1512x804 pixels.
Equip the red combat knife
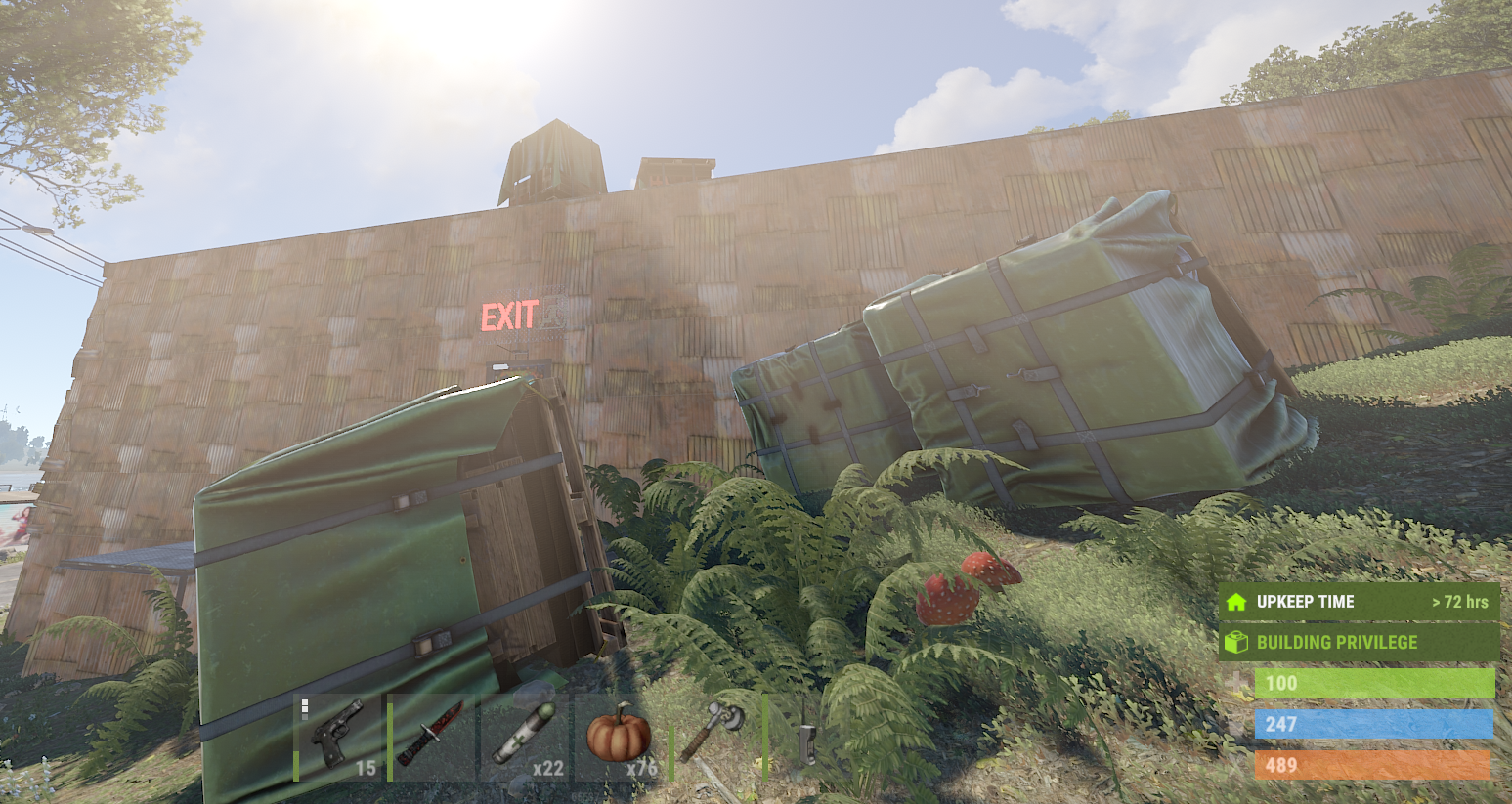[x=431, y=738]
